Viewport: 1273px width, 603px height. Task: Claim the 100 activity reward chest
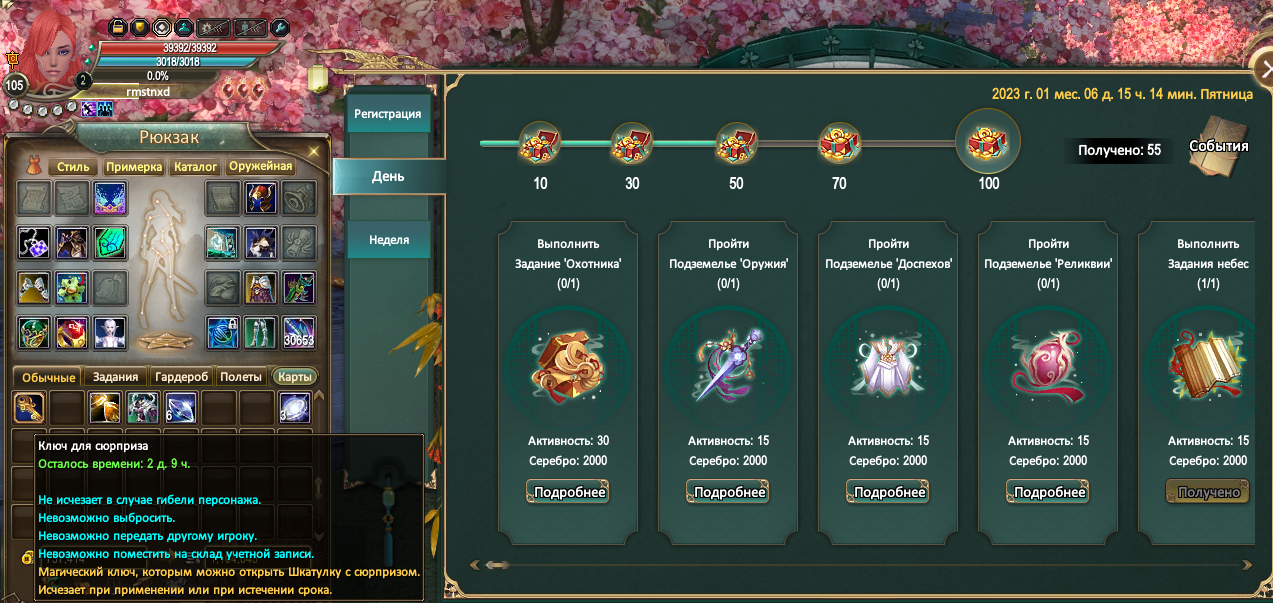(x=988, y=141)
